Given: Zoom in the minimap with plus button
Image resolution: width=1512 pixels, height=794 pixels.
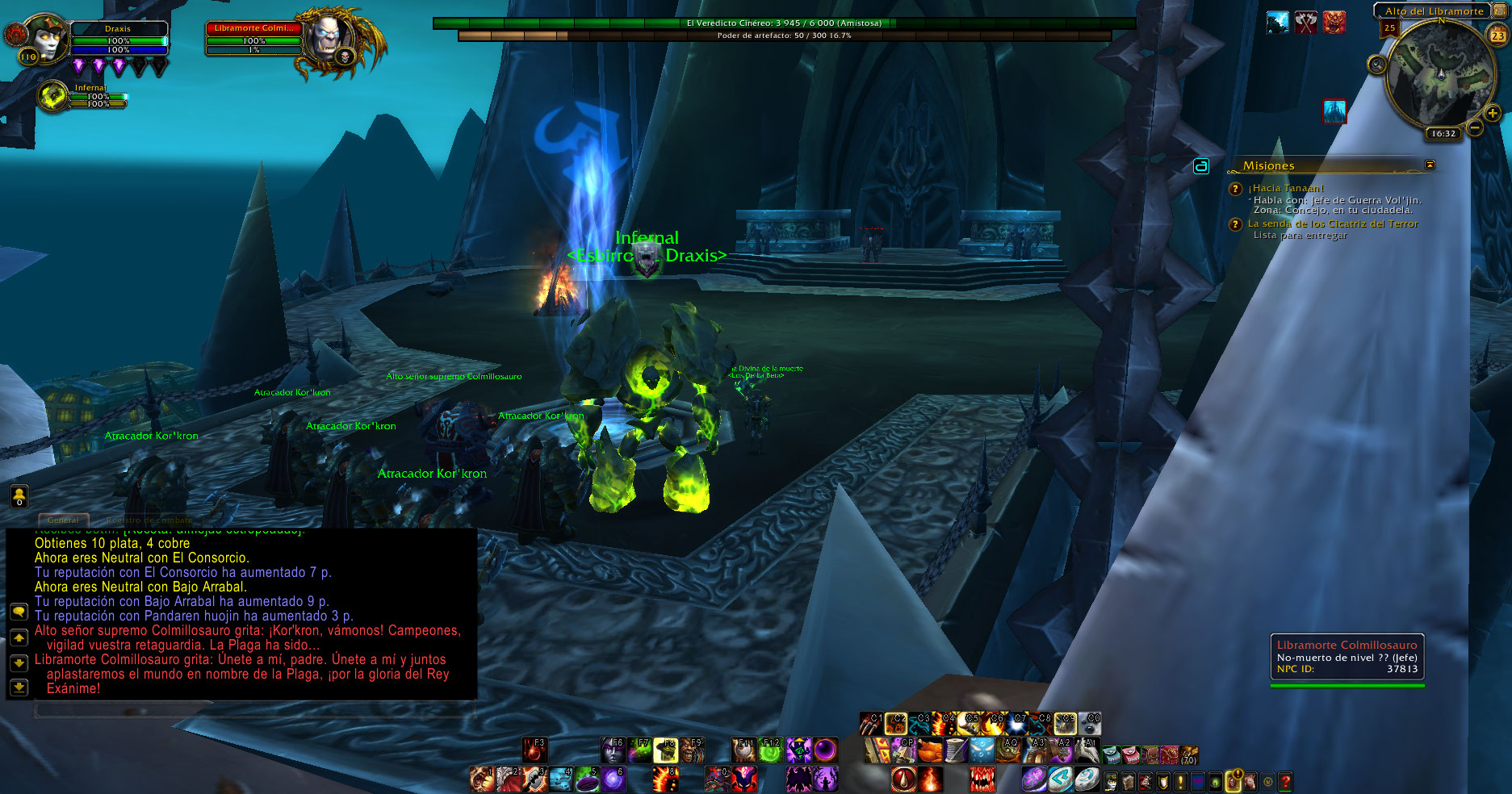Looking at the screenshot, I should pyautogui.click(x=1493, y=114).
